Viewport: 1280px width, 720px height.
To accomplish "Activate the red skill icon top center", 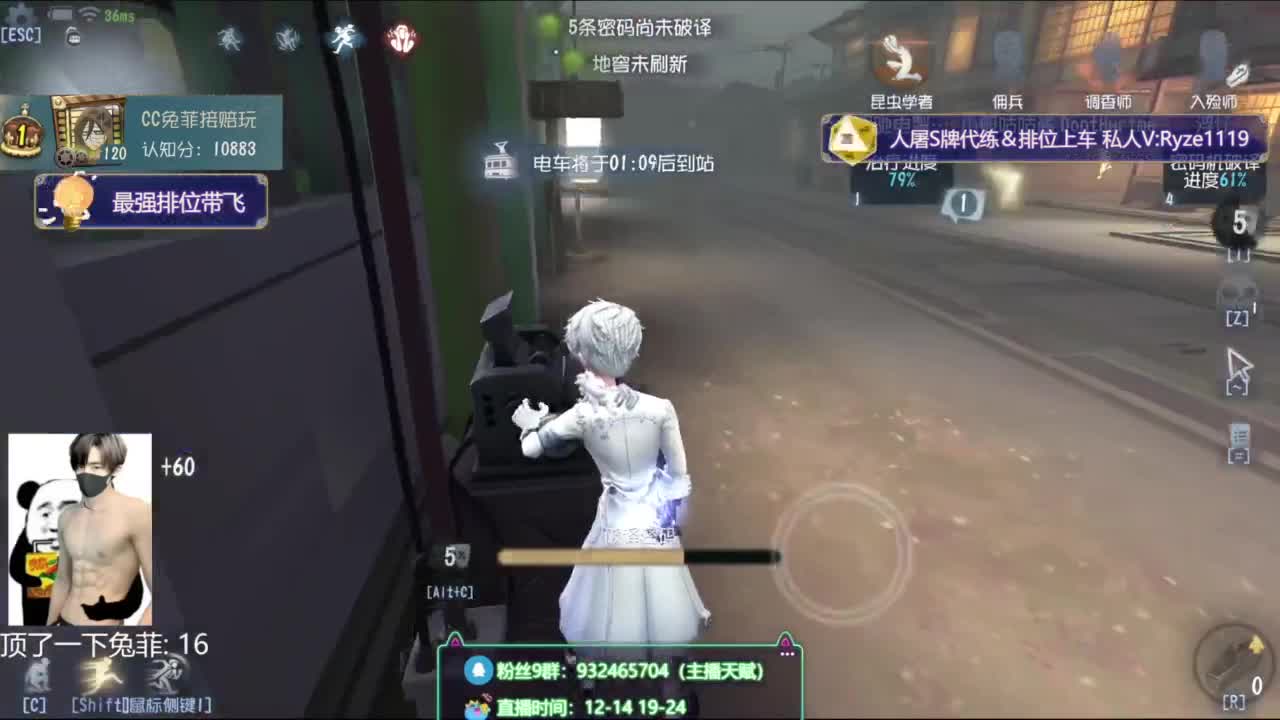I will (402, 38).
